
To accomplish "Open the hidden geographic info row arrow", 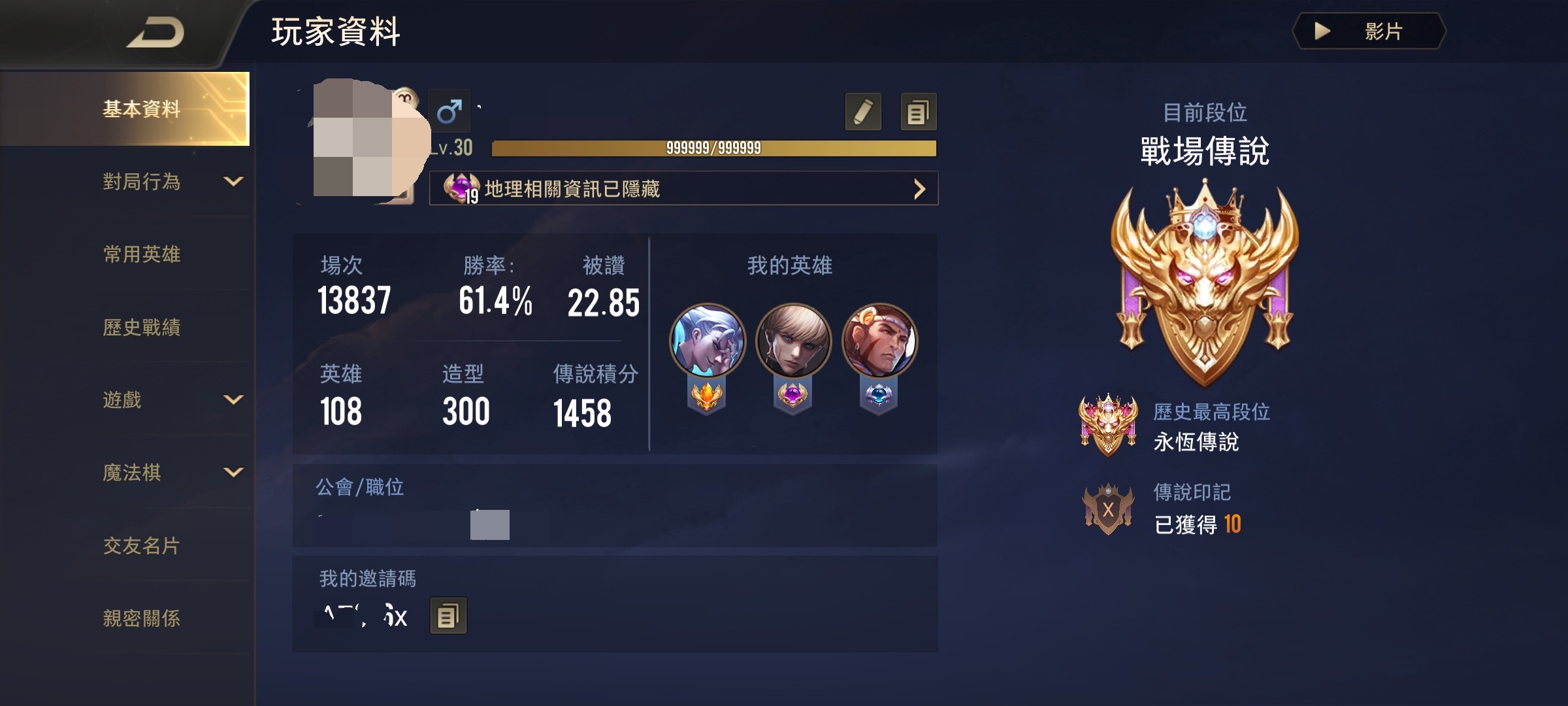I will pyautogui.click(x=919, y=190).
